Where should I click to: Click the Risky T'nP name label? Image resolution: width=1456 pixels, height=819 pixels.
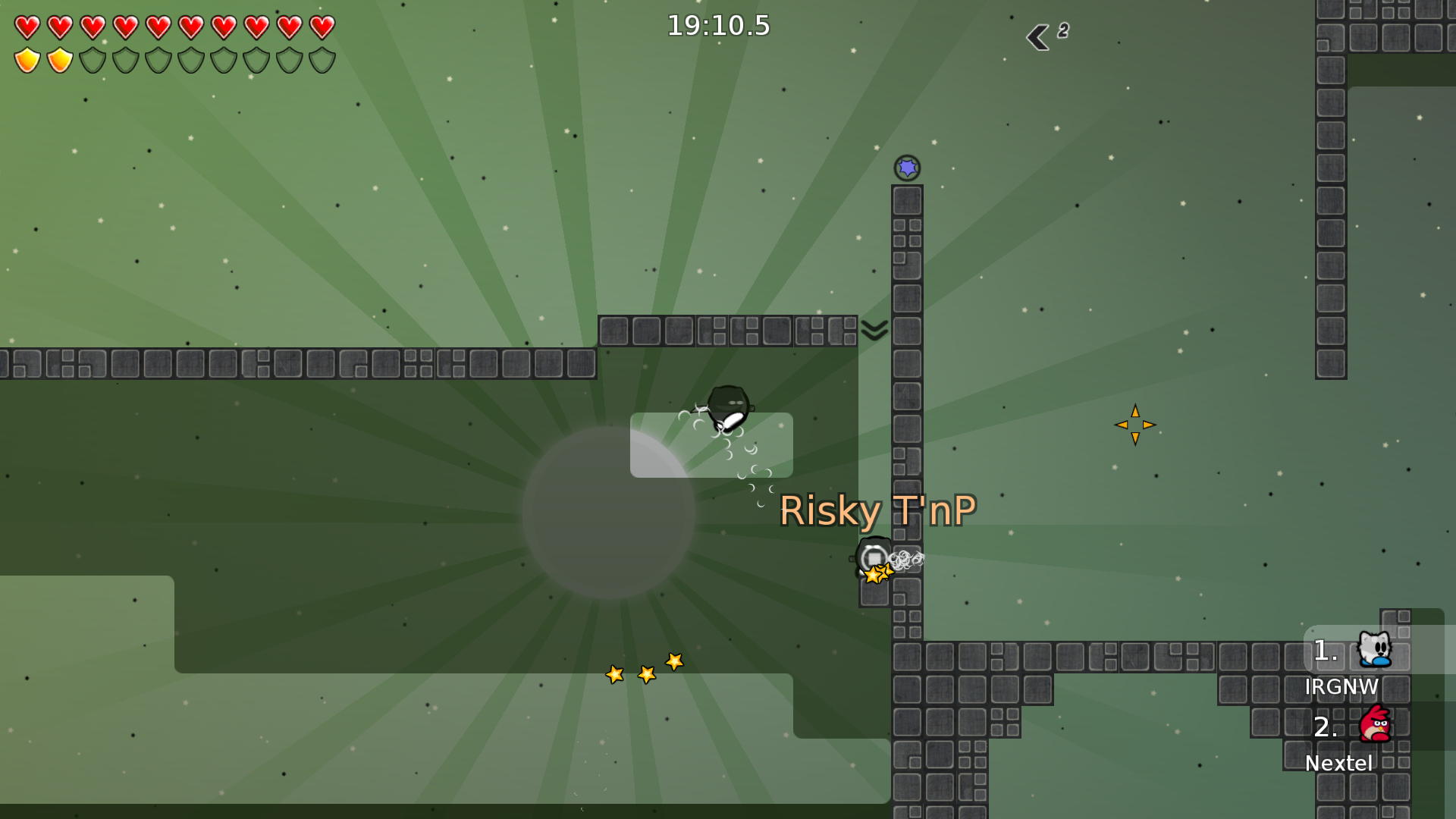pos(878,510)
